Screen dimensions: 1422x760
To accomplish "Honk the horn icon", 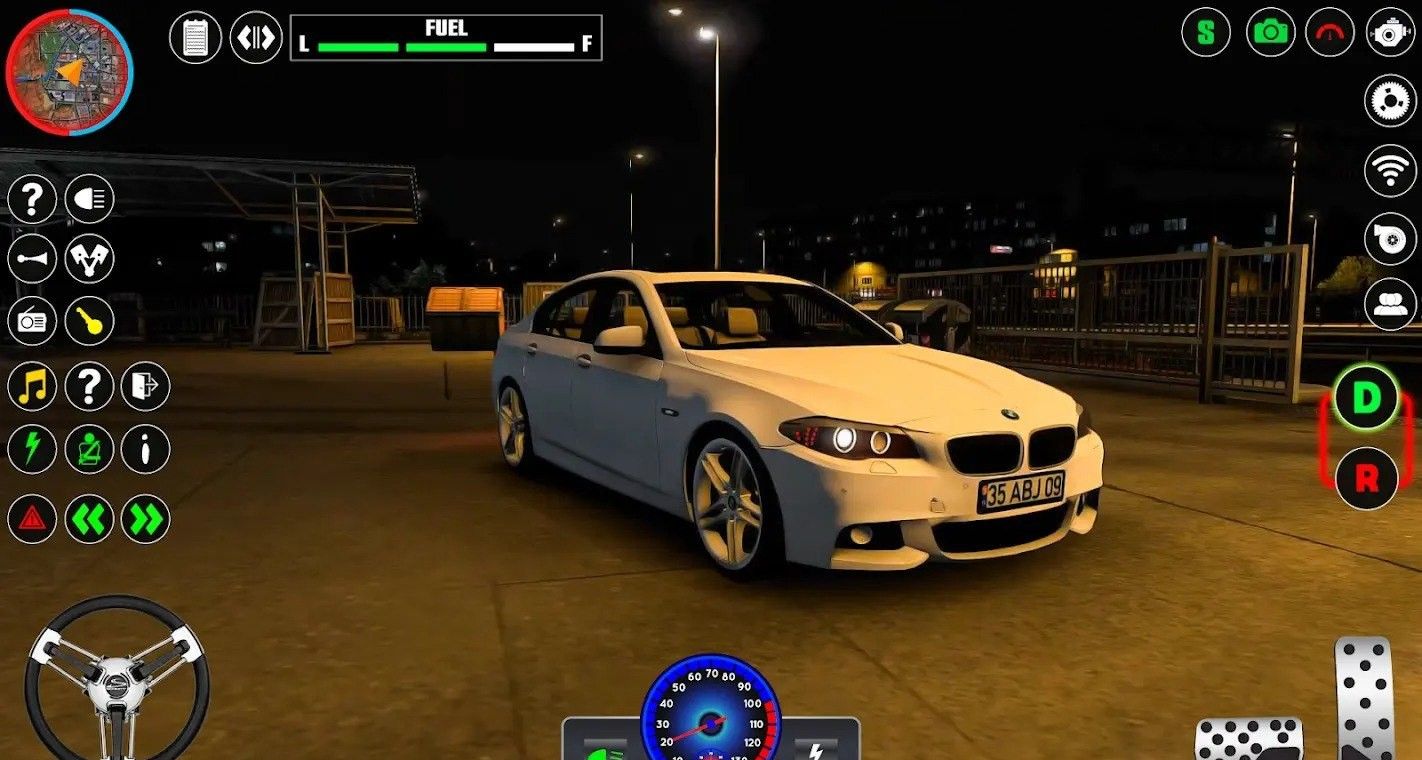I will (32, 259).
